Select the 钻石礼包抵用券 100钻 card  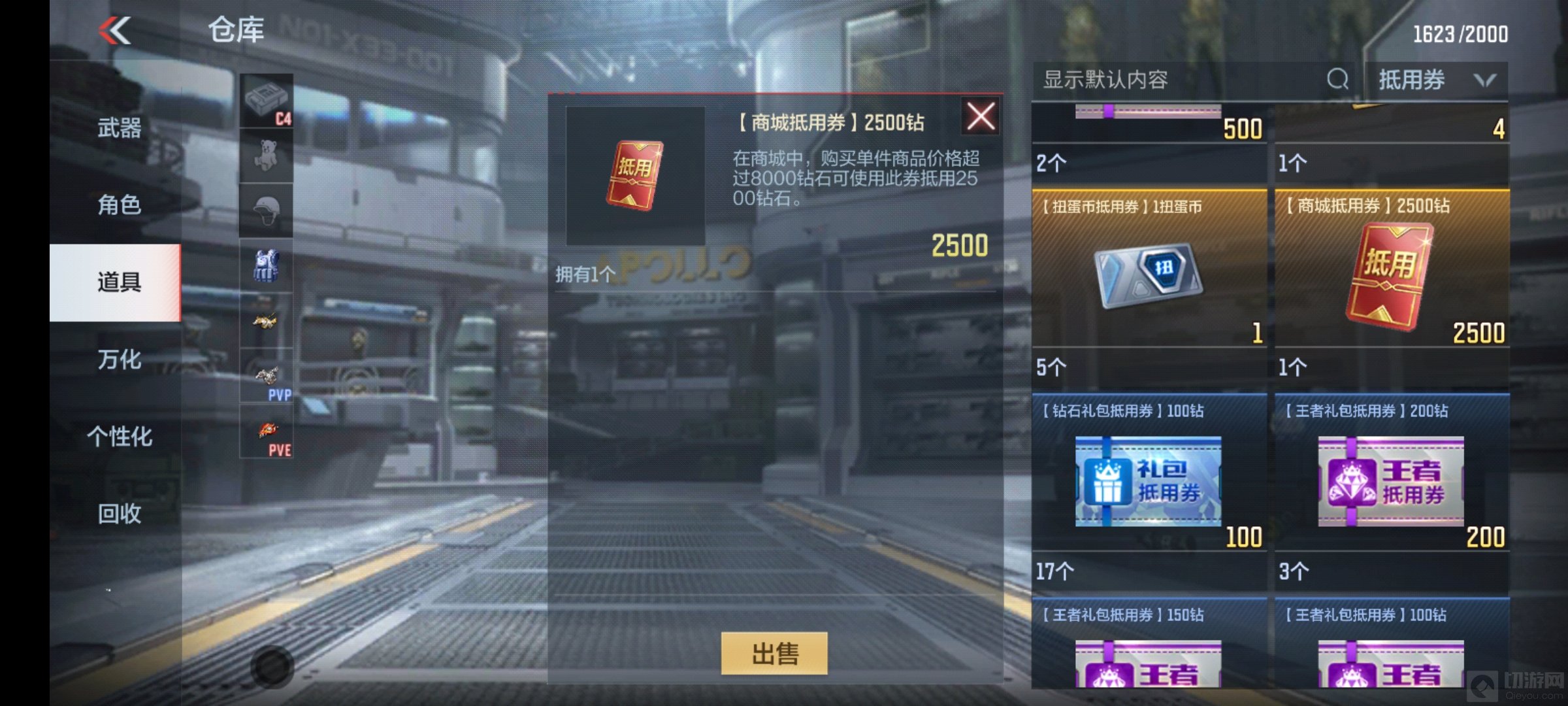click(1149, 474)
